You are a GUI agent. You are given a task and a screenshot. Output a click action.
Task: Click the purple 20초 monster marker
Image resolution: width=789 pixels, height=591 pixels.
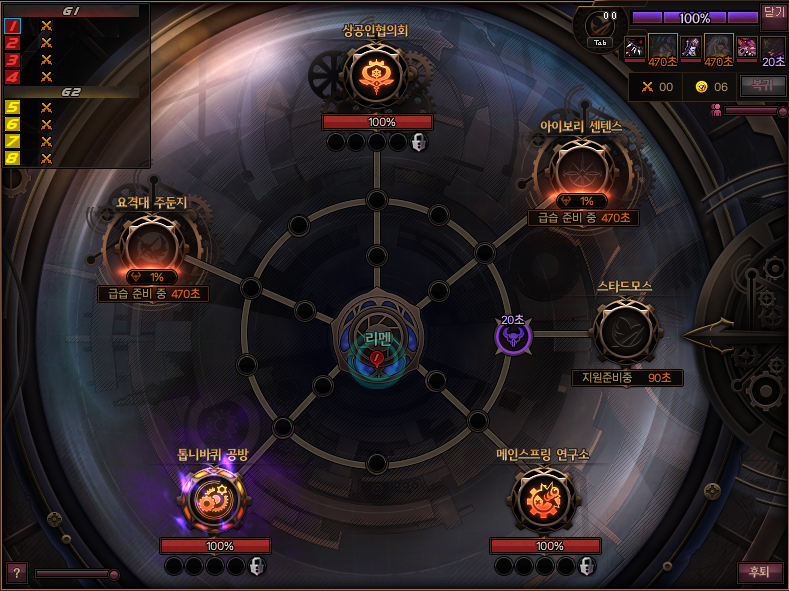pyautogui.click(x=513, y=335)
